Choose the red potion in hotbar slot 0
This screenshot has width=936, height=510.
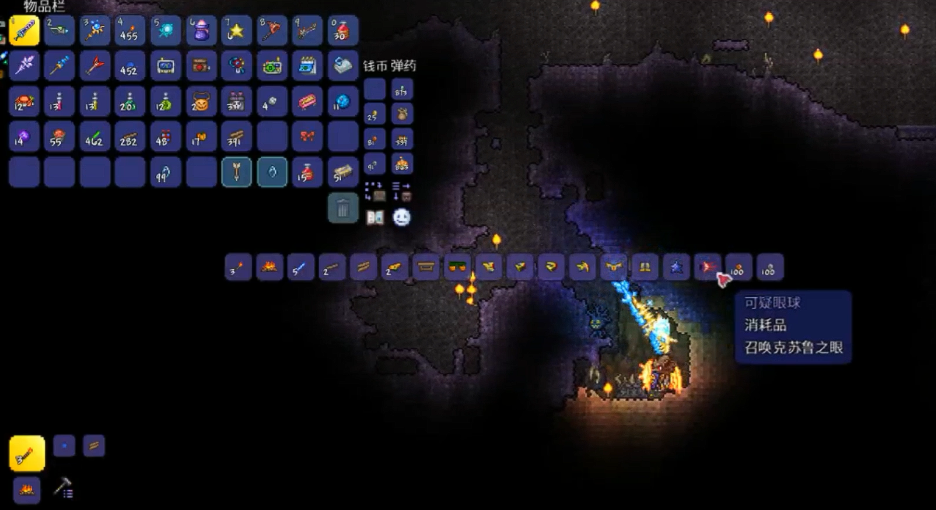pos(343,31)
